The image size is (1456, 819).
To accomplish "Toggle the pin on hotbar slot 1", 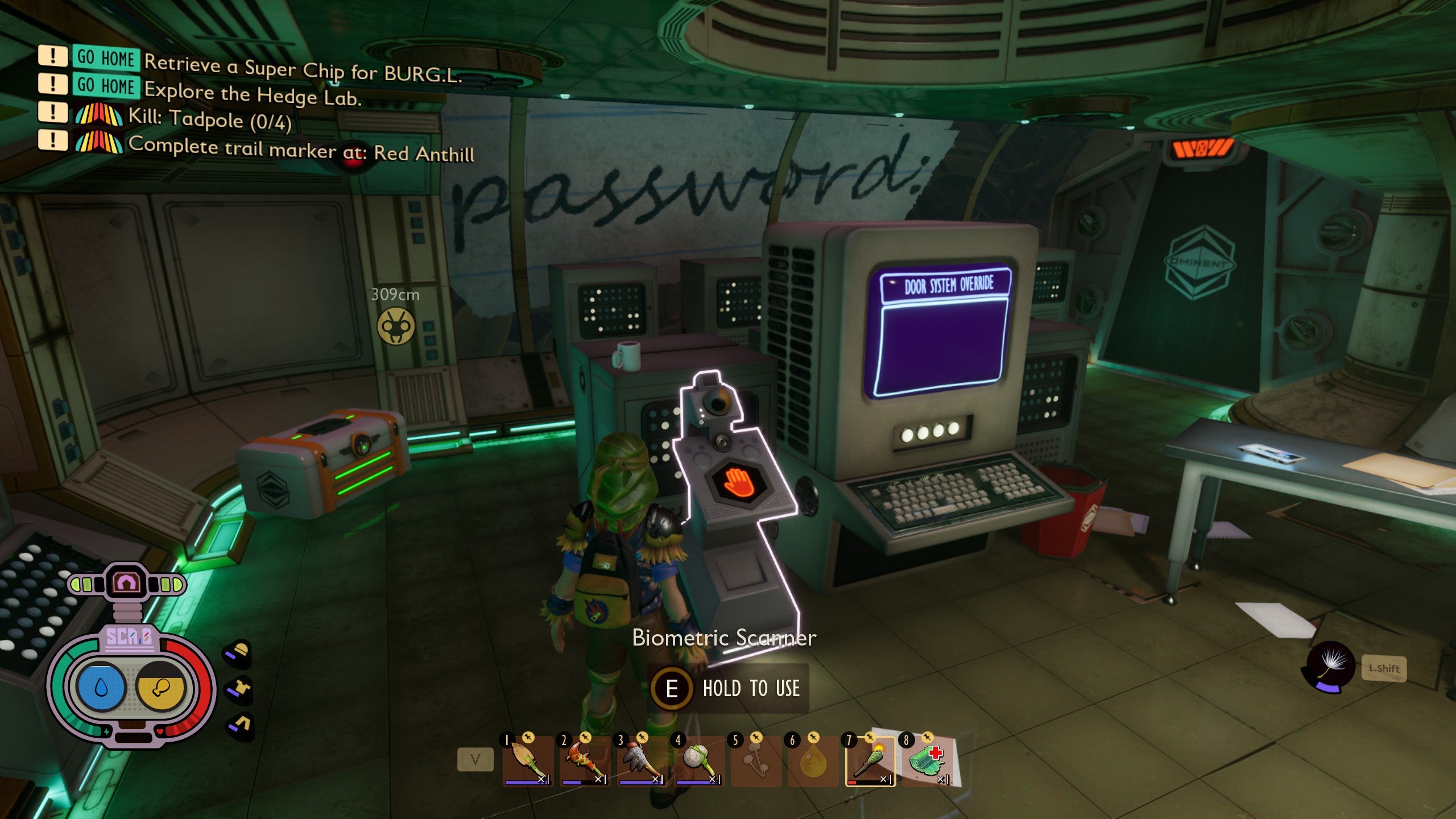I will 530,738.
